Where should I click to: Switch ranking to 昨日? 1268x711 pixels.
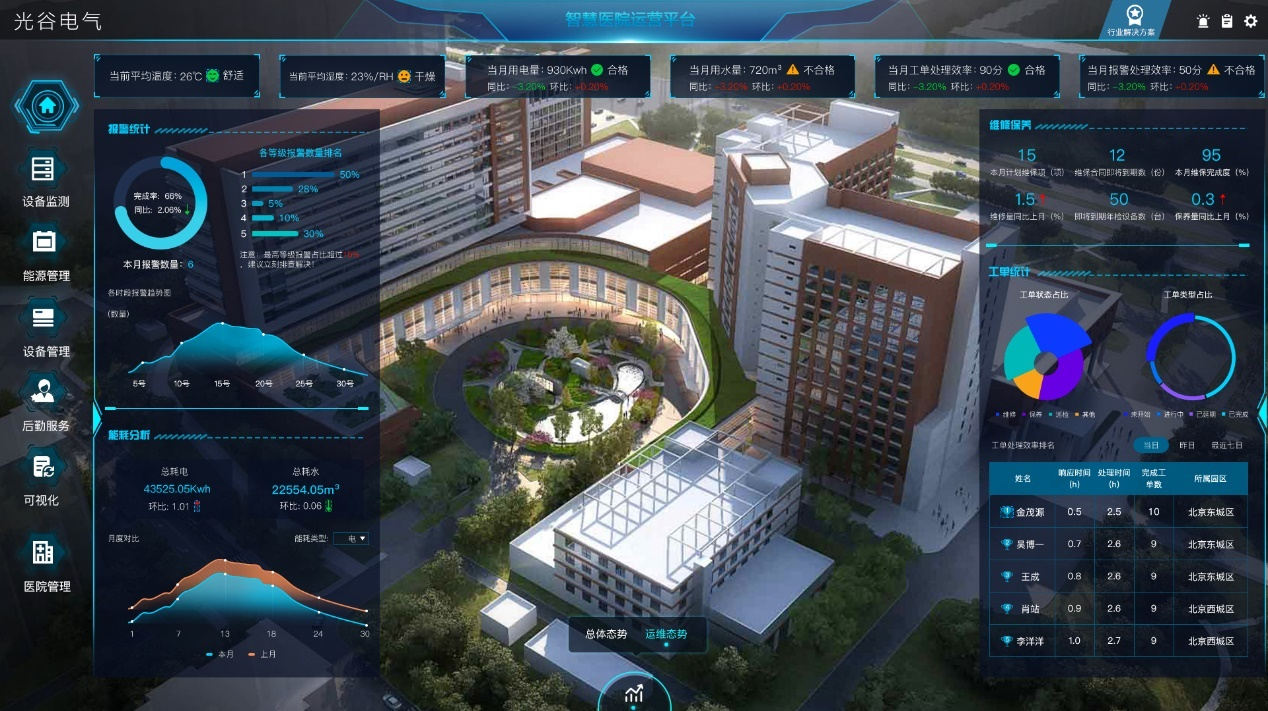pos(1187,444)
